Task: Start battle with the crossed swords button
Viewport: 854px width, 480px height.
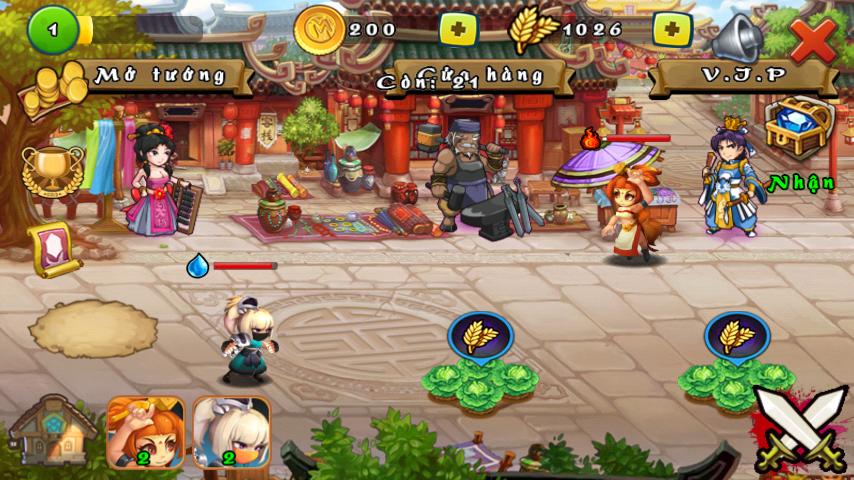Action: click(x=800, y=428)
